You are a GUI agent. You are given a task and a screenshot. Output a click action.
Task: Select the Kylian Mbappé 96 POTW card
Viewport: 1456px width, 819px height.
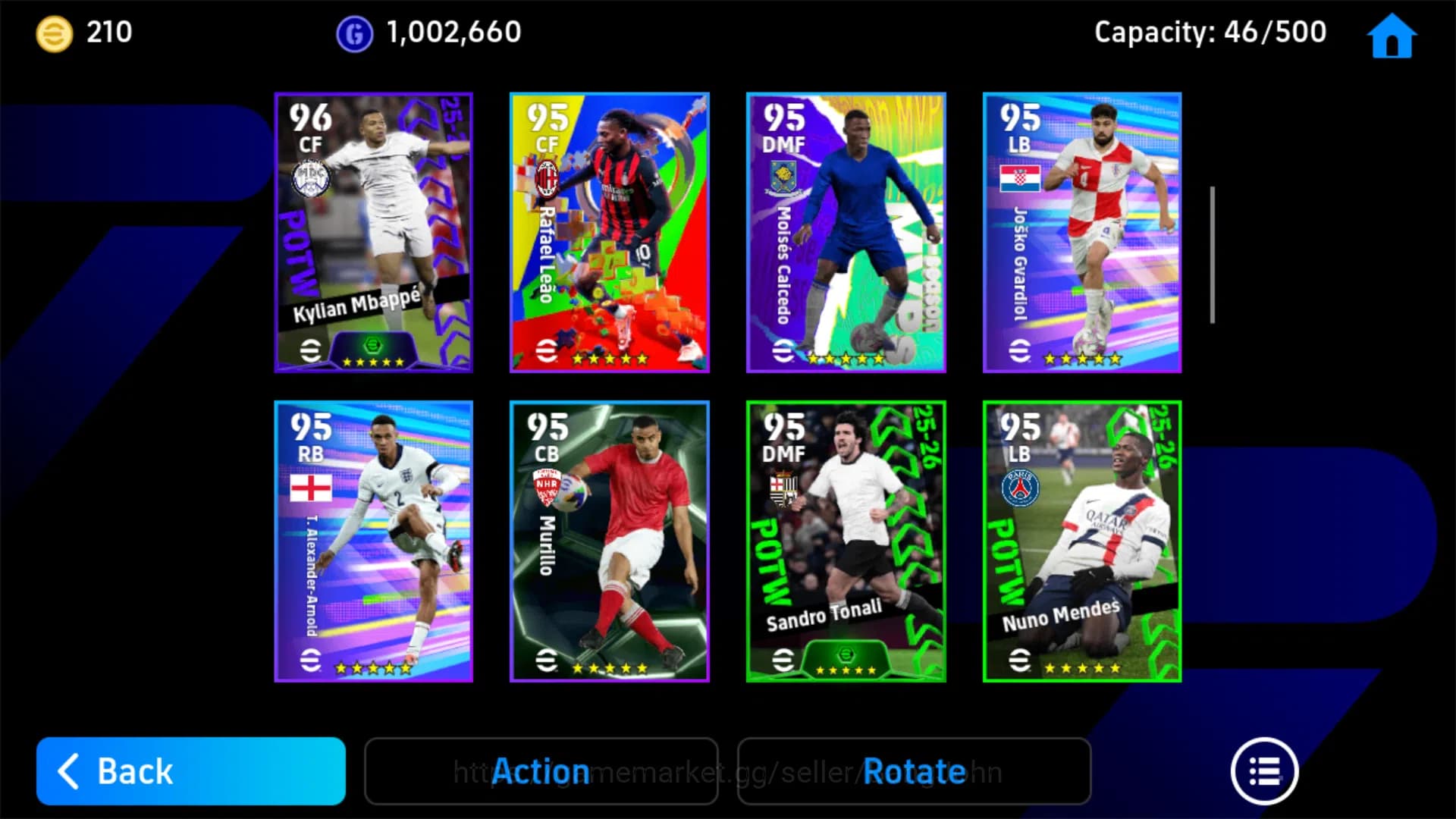click(x=373, y=233)
